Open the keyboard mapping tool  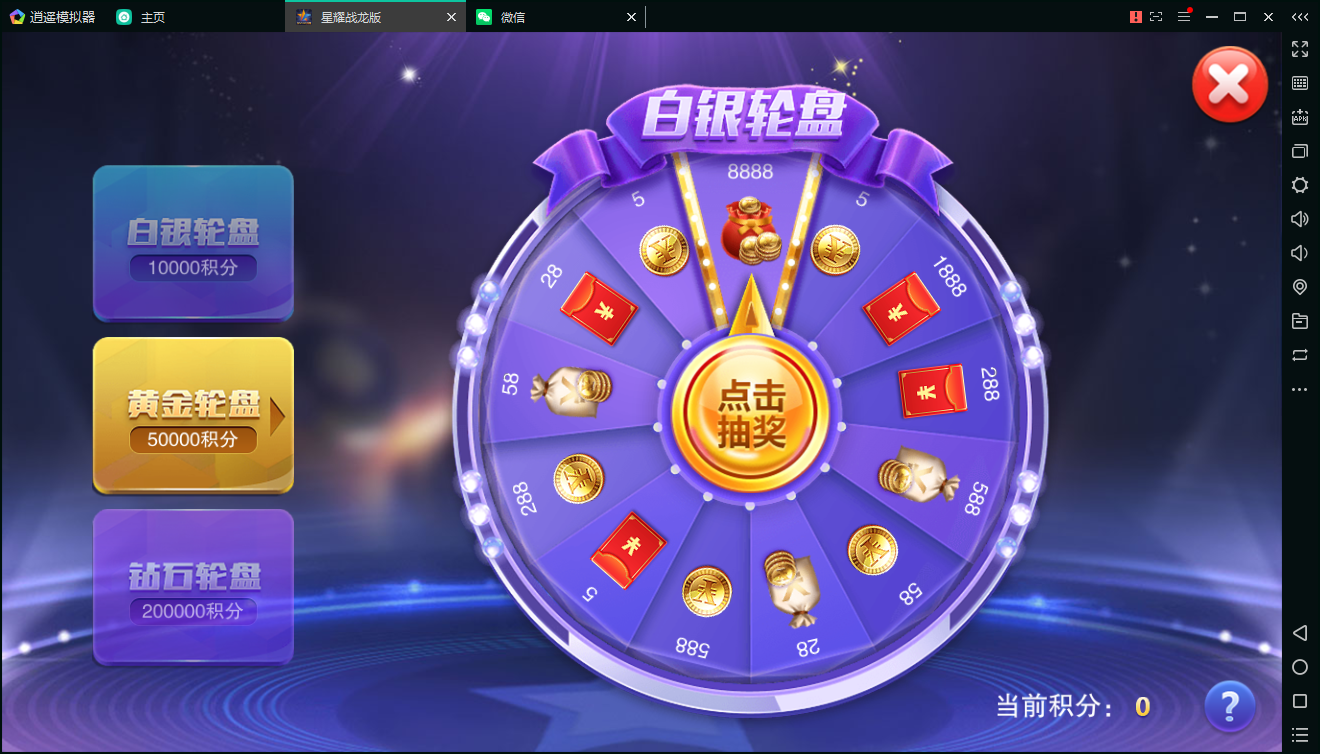click(1299, 83)
